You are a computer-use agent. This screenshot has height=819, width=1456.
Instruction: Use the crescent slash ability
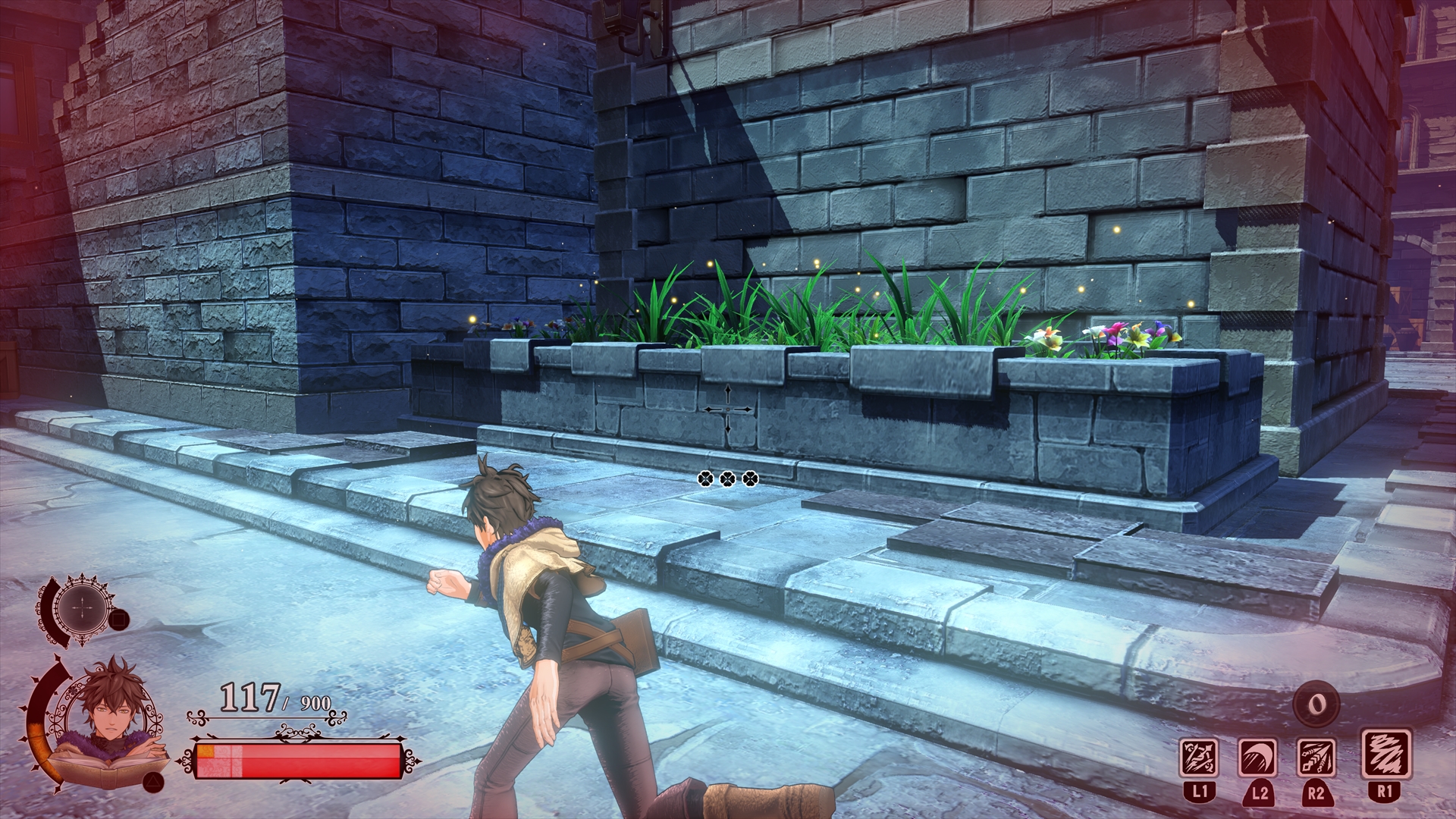1257,758
